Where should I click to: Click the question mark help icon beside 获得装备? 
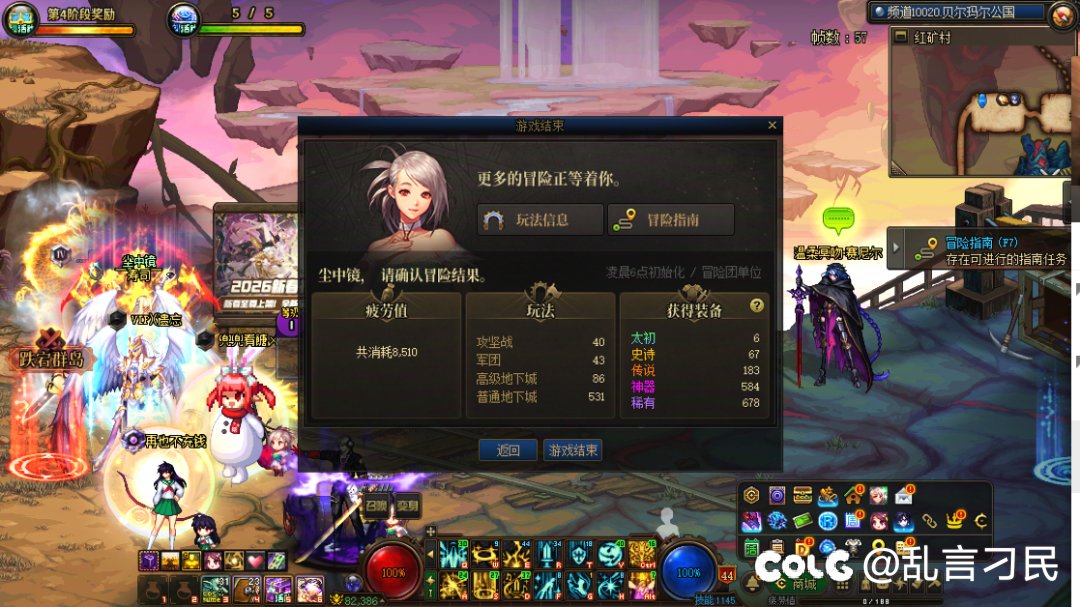757,306
